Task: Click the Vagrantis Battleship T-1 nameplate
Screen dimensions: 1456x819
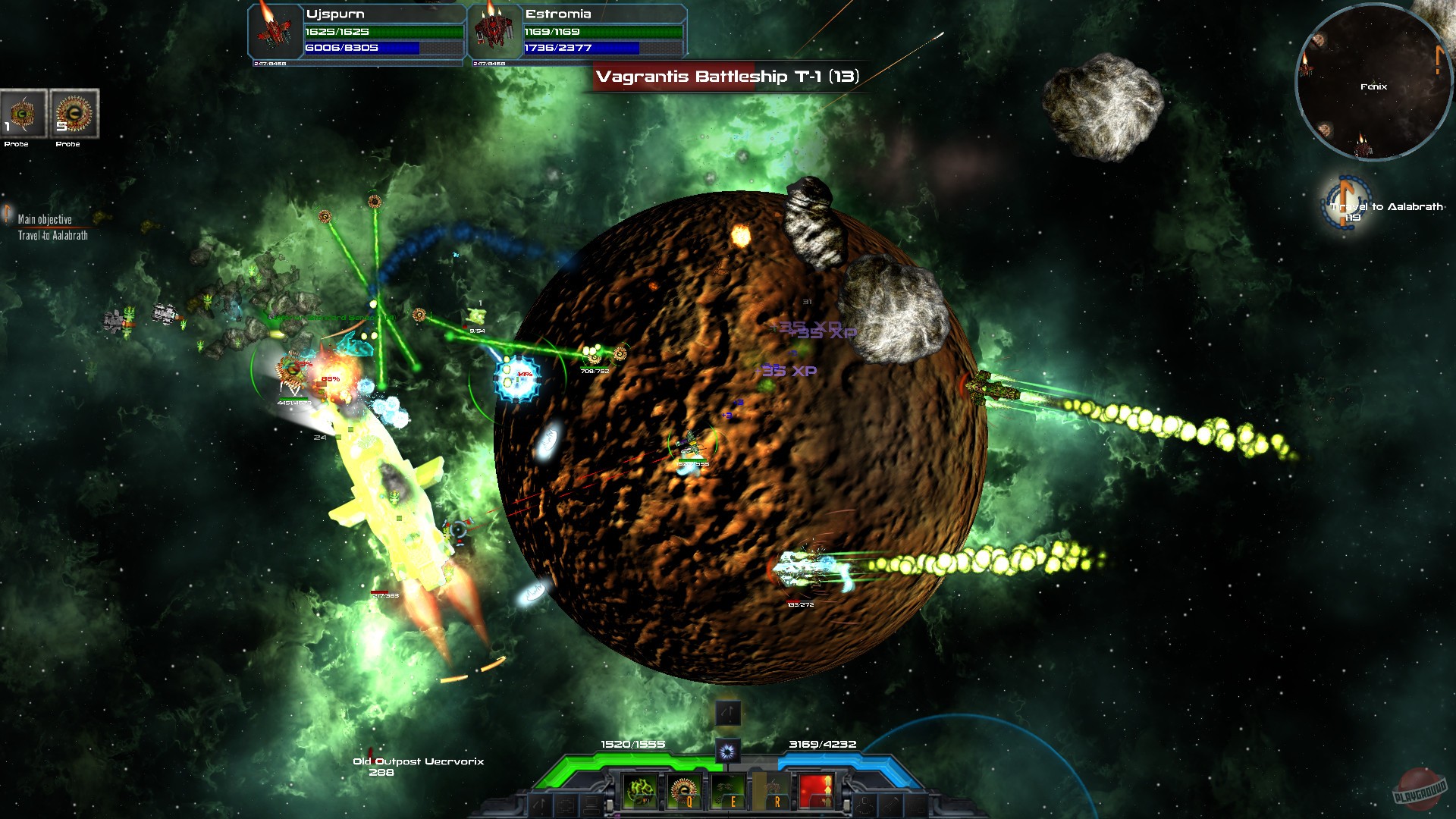Action: (728, 77)
